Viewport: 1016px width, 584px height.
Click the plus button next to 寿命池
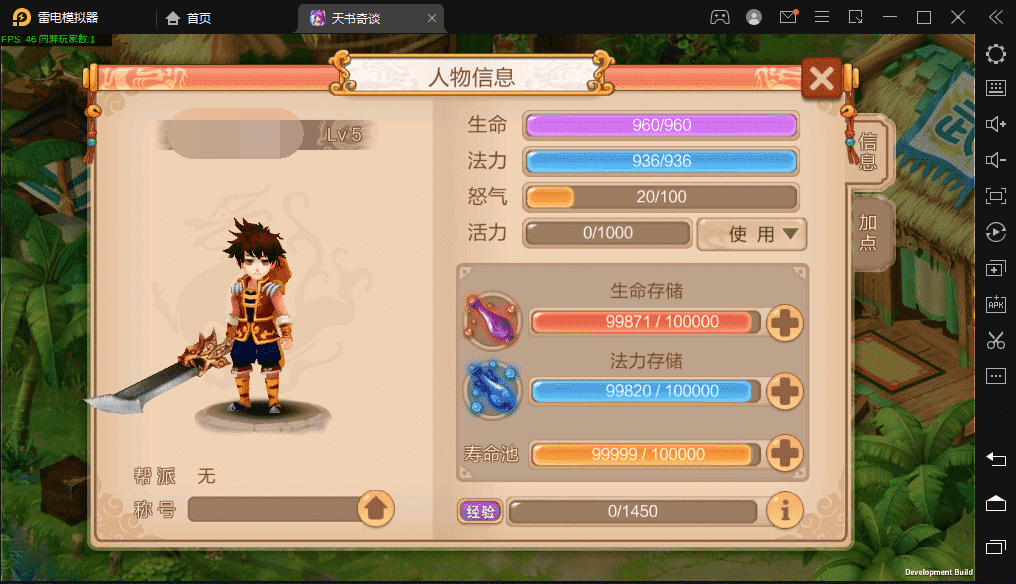tap(785, 454)
